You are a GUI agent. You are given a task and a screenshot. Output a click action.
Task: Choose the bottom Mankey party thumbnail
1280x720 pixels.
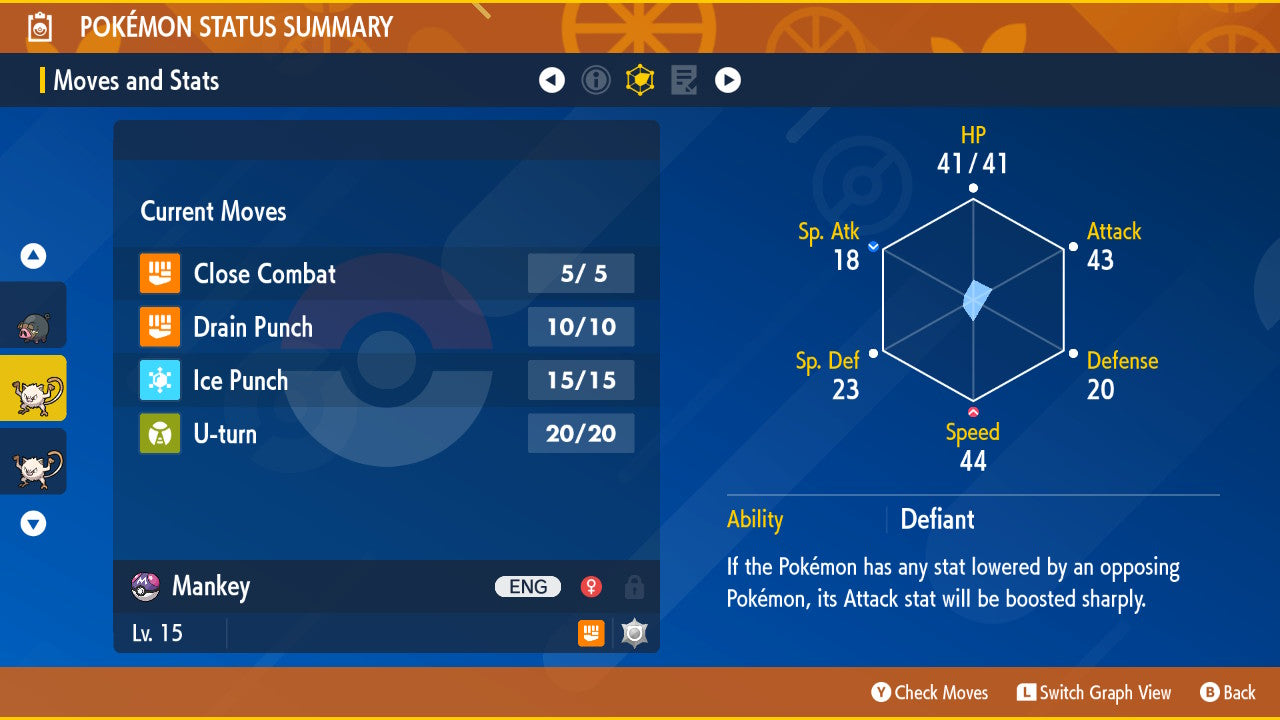[33, 462]
